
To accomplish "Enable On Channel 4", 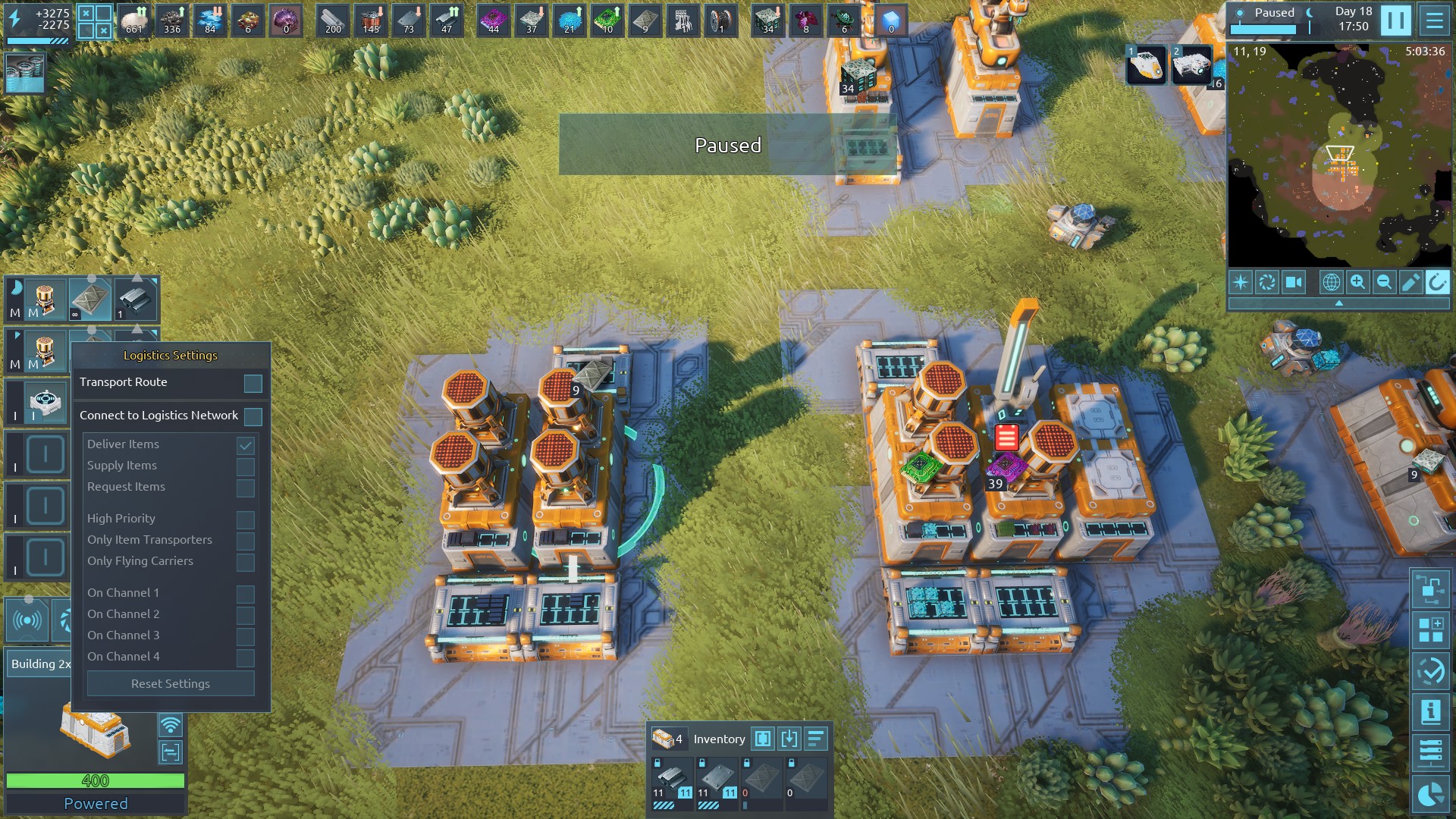I will [x=245, y=657].
